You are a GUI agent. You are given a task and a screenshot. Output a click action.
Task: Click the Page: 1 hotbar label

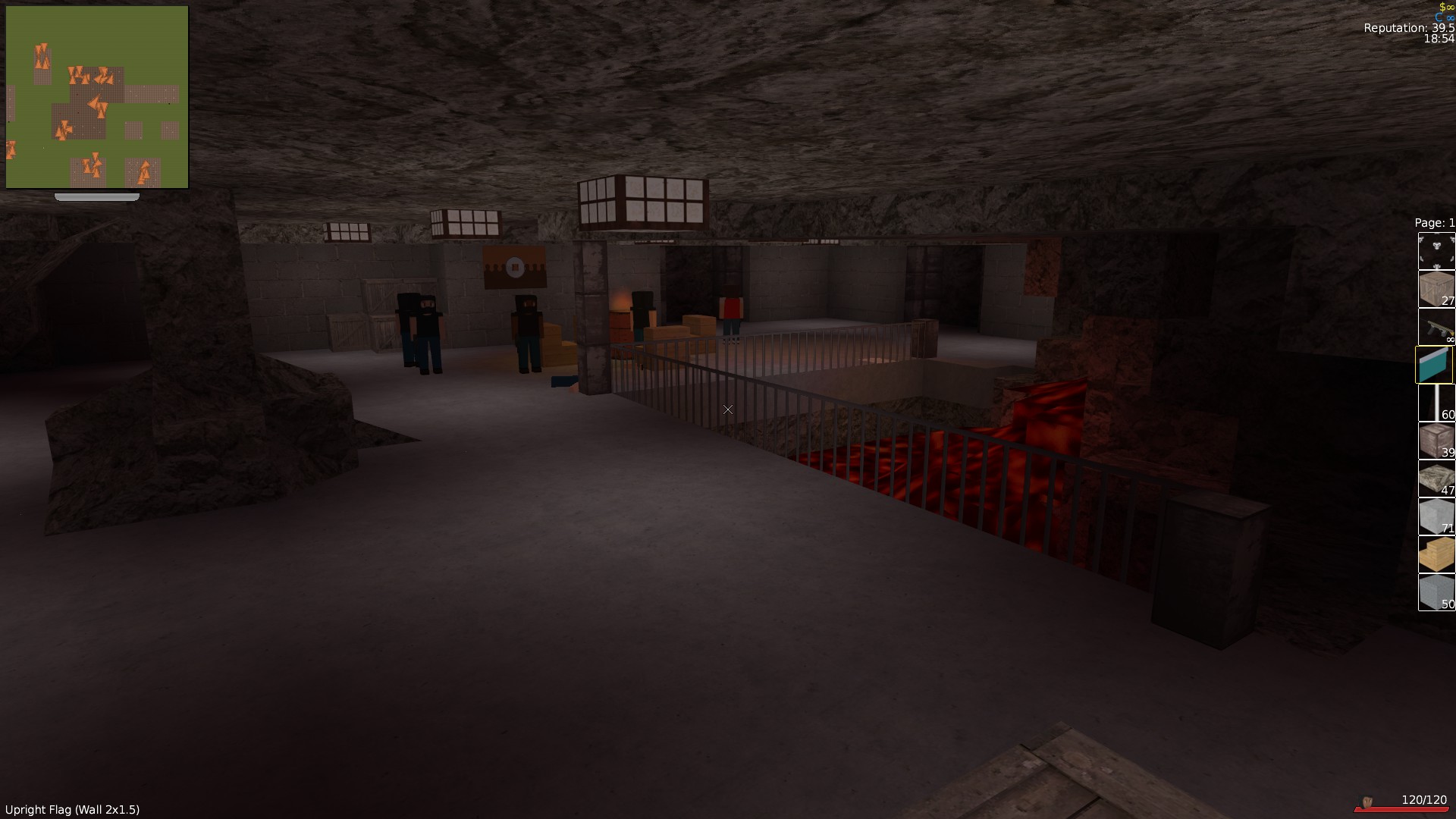coord(1433,222)
